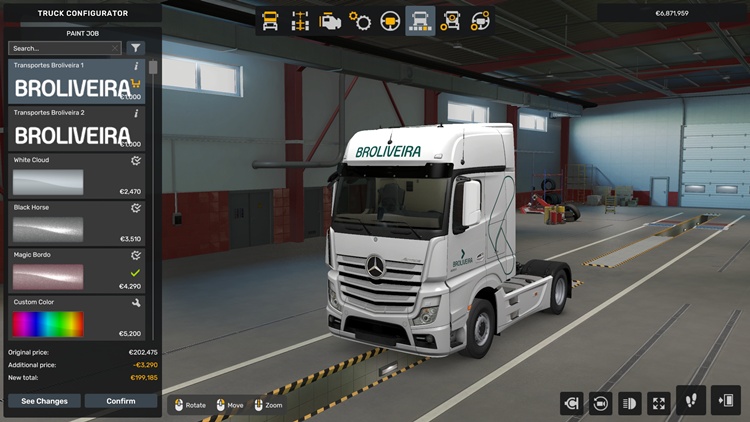View the See Changes summary
This screenshot has height=422, width=750.
pos(44,401)
